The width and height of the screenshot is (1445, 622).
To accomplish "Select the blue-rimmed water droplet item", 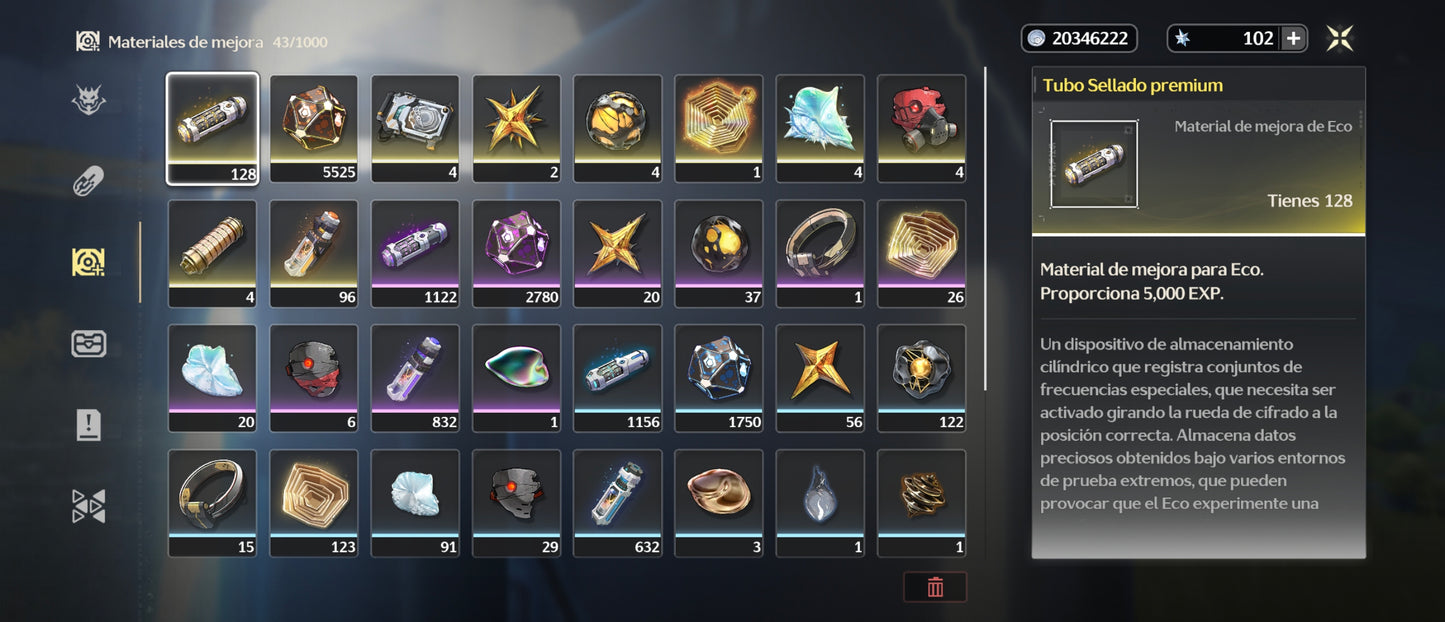I will 820,503.
